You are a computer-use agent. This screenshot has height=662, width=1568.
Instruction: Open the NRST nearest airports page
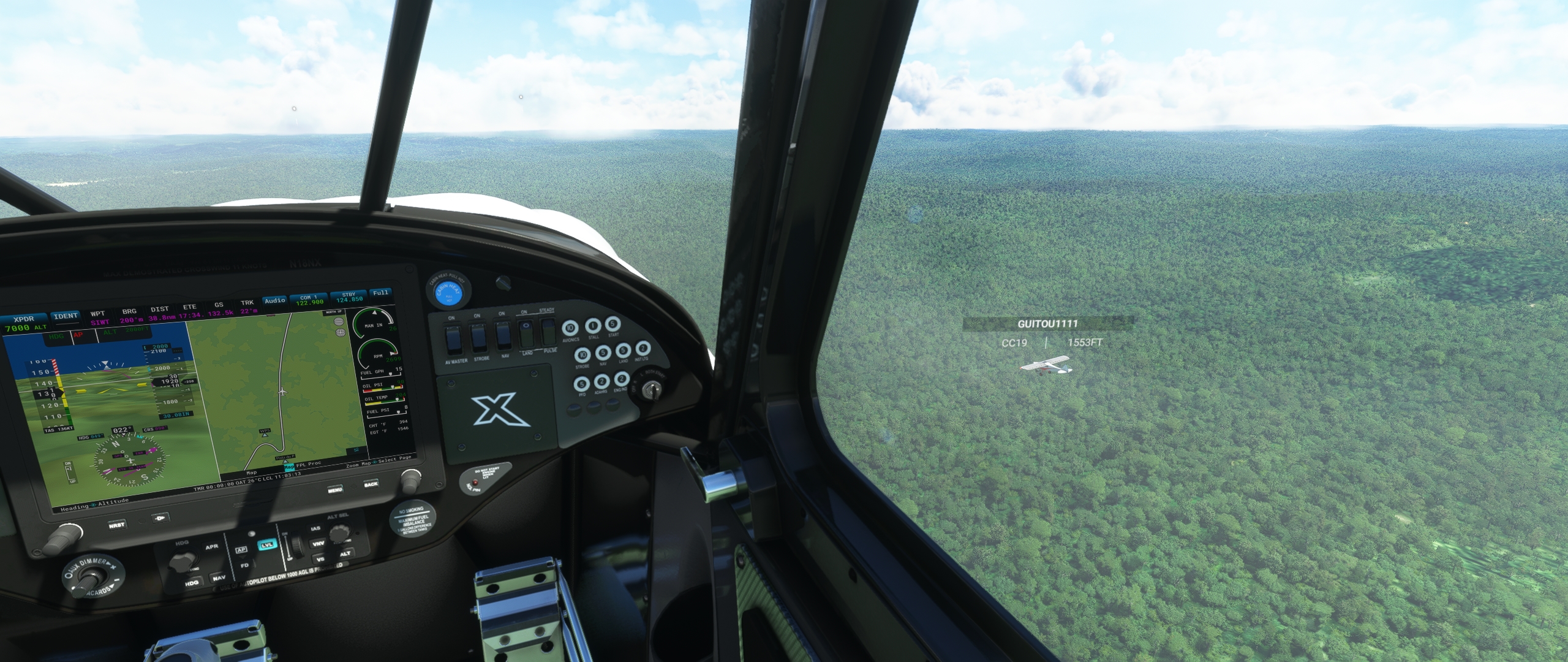pos(116,525)
